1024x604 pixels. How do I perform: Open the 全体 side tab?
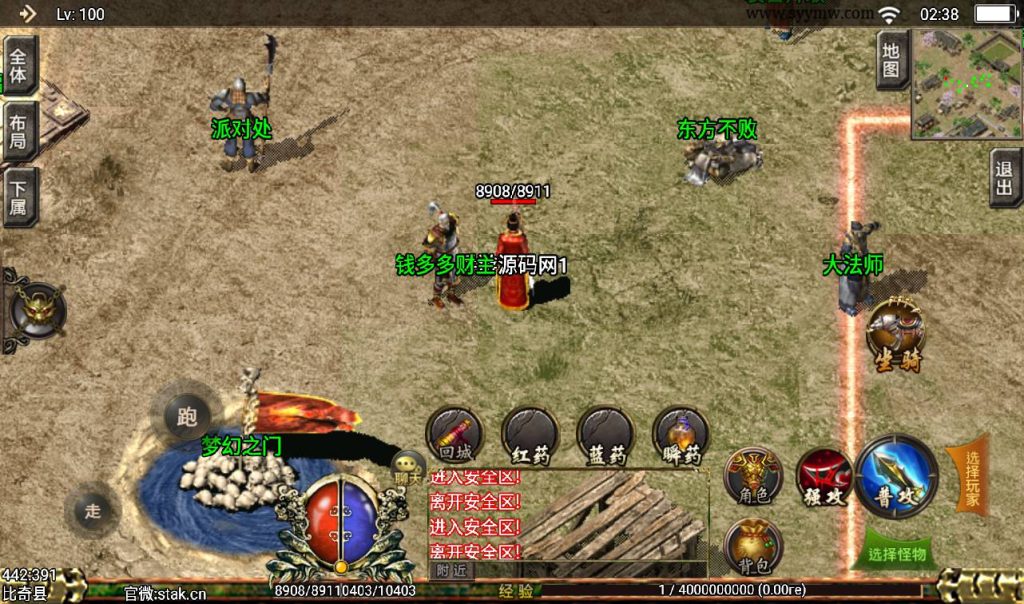coord(19,66)
